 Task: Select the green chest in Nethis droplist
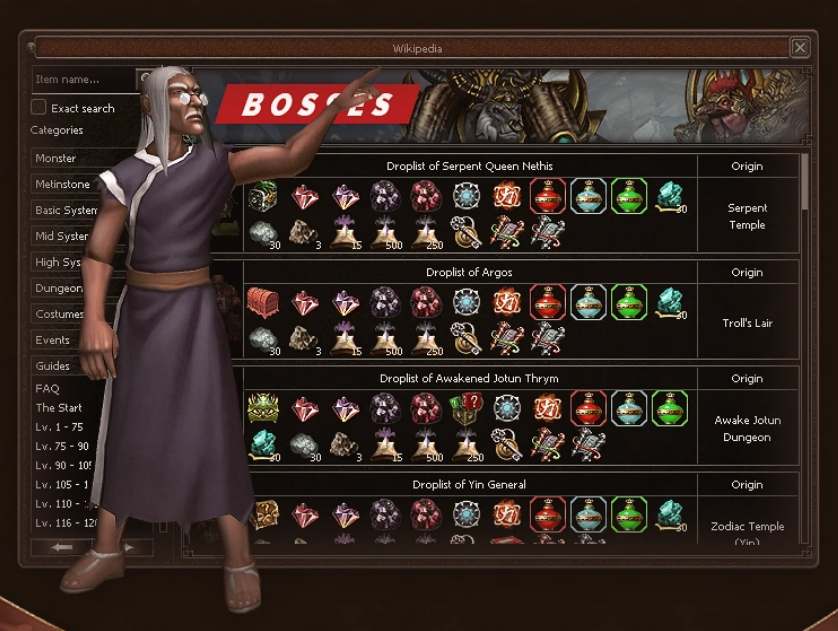pyautogui.click(x=263, y=196)
